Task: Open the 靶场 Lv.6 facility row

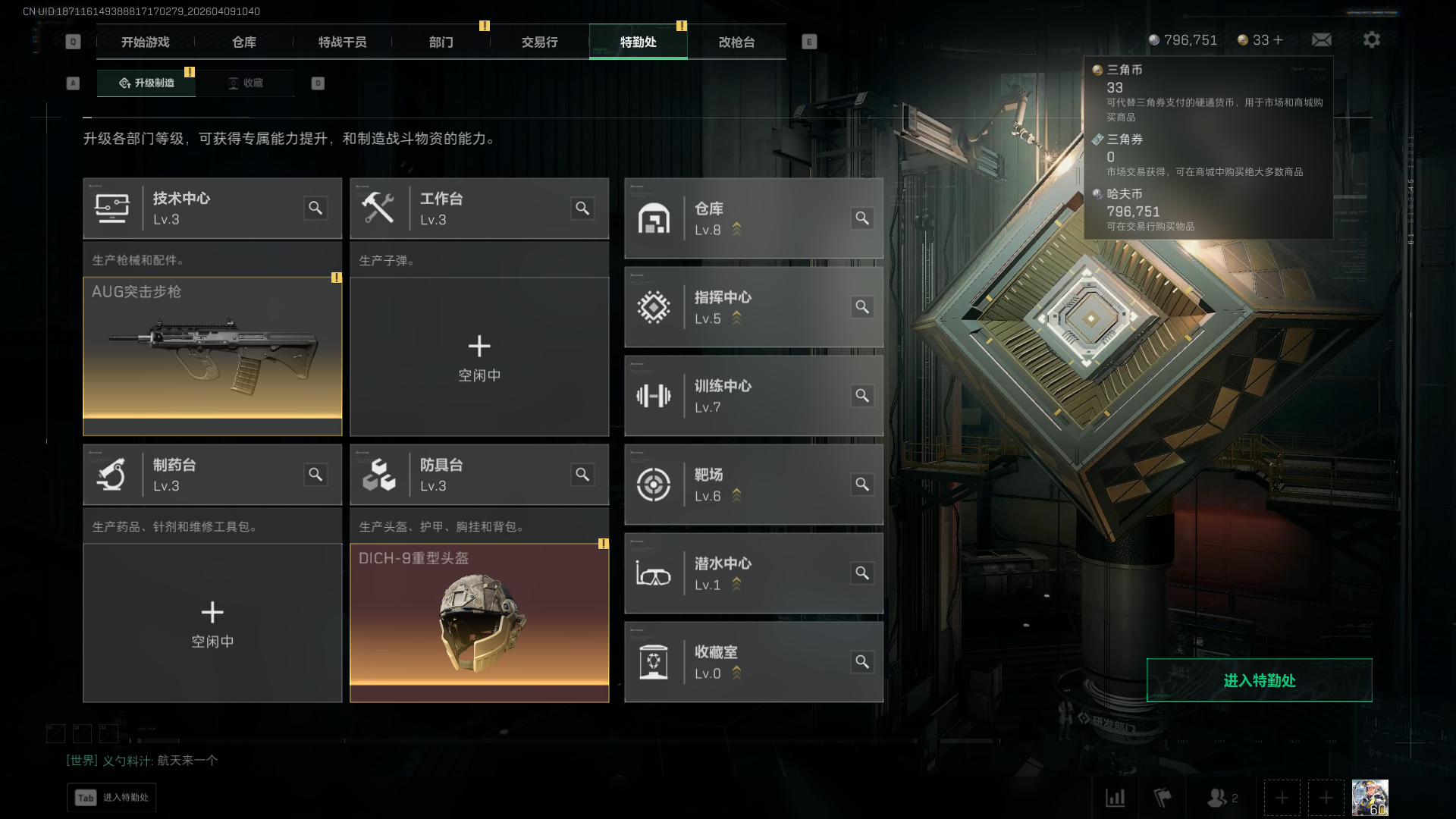Action: (x=753, y=485)
